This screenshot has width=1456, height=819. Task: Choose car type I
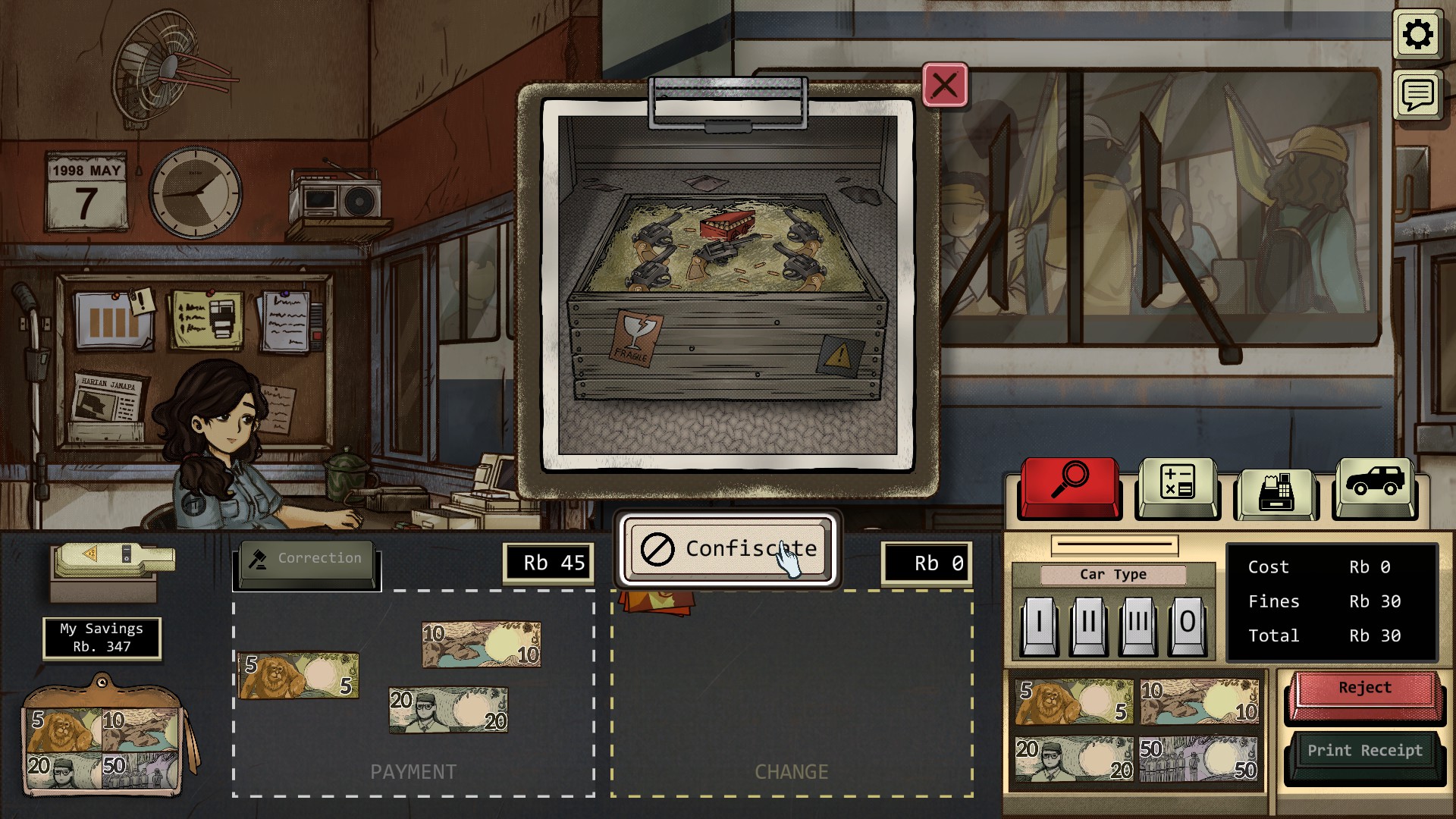(x=1039, y=623)
